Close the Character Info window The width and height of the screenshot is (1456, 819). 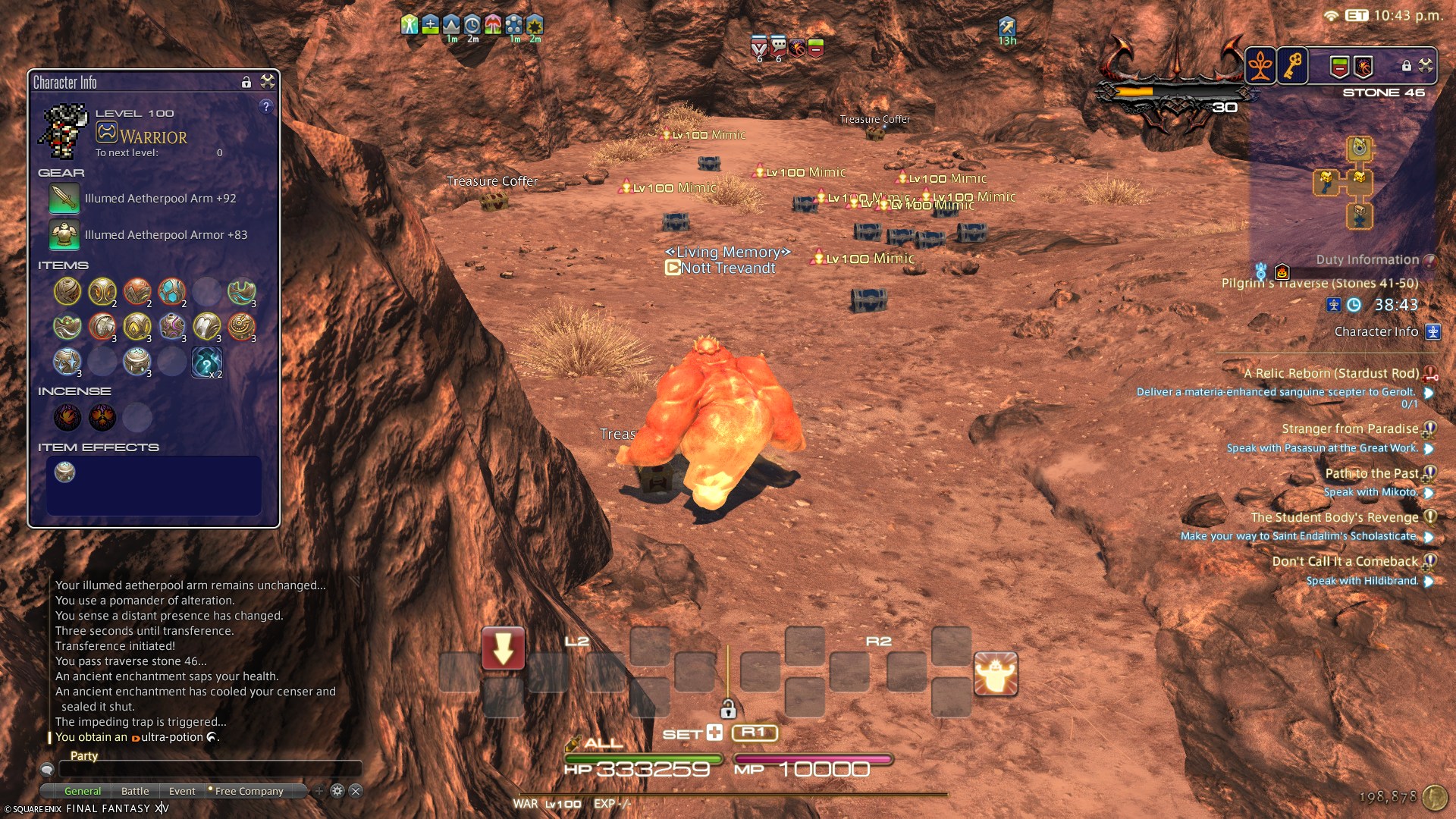click(x=268, y=82)
